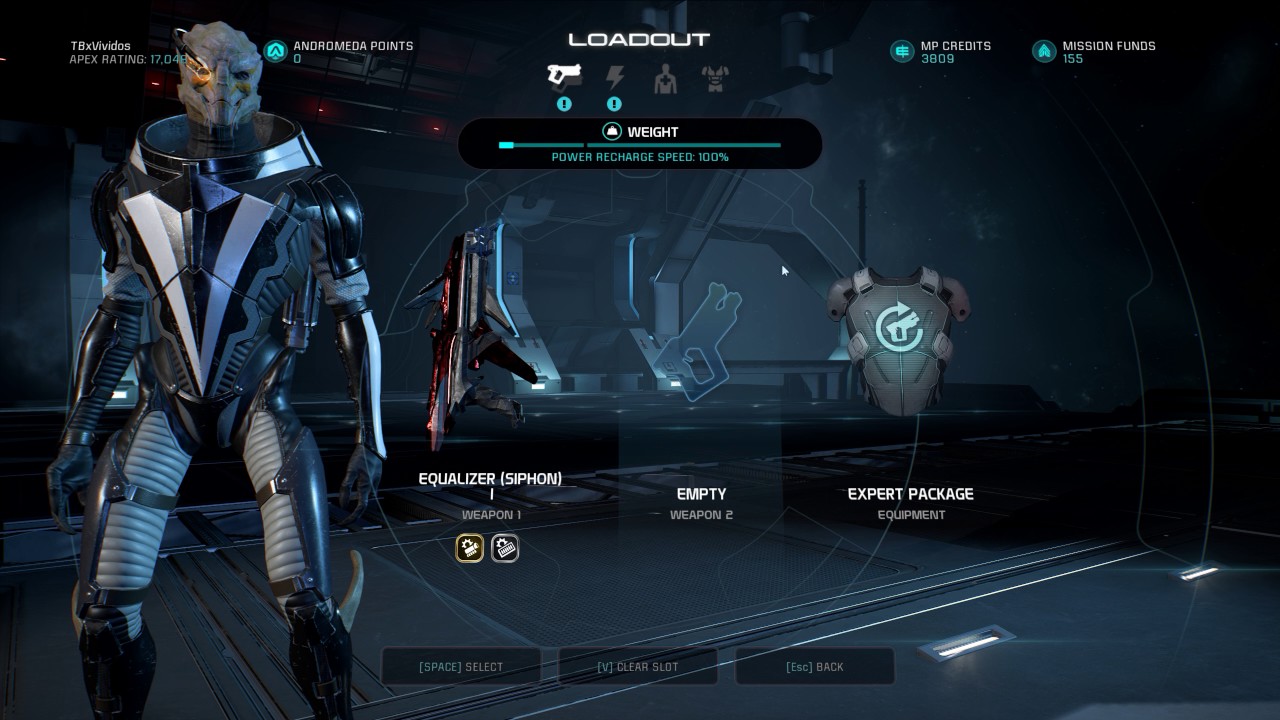Click the Select button
Image resolution: width=1280 pixels, height=720 pixels.
[x=461, y=667]
